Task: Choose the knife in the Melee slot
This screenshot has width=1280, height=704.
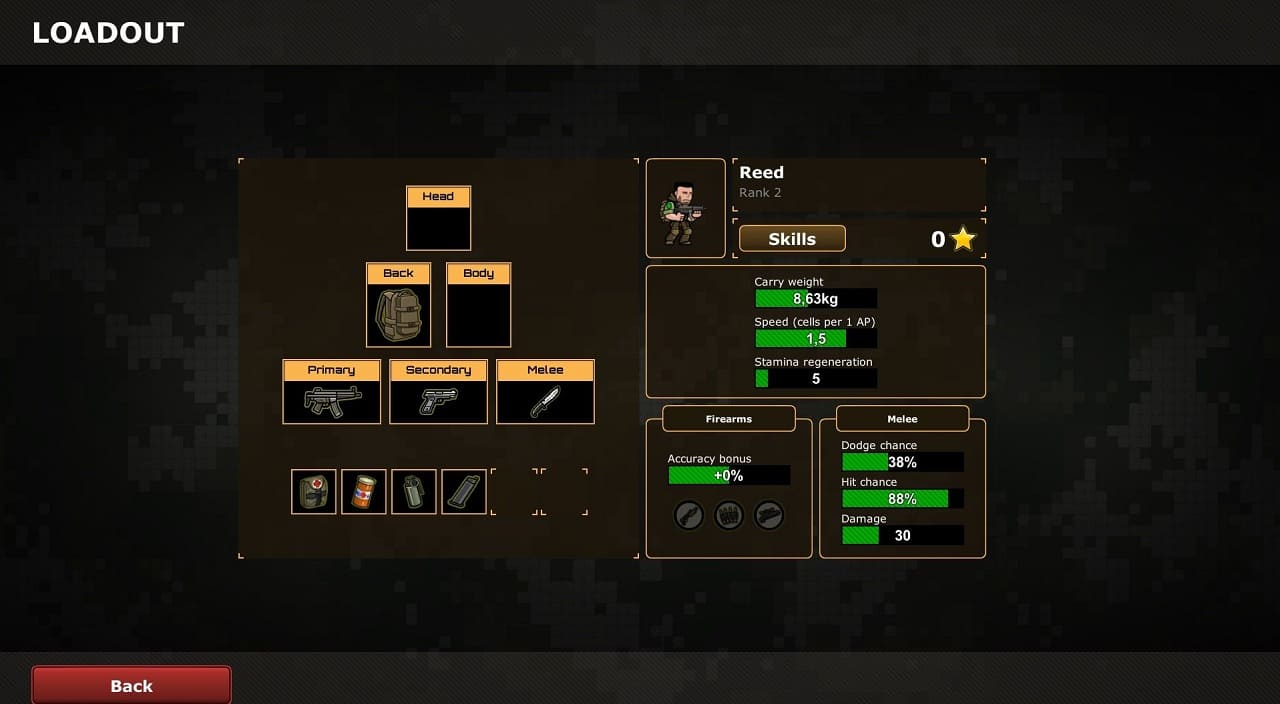Action: [545, 401]
